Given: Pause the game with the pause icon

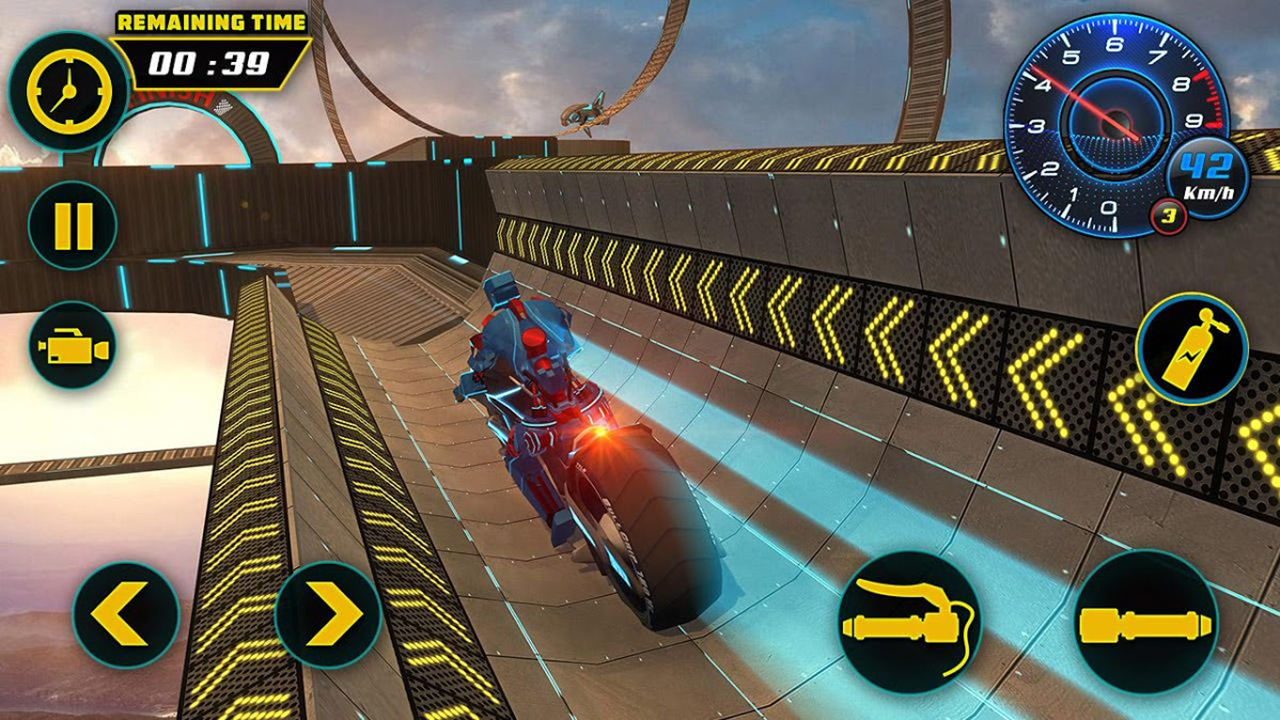Looking at the screenshot, I should coord(70,225).
